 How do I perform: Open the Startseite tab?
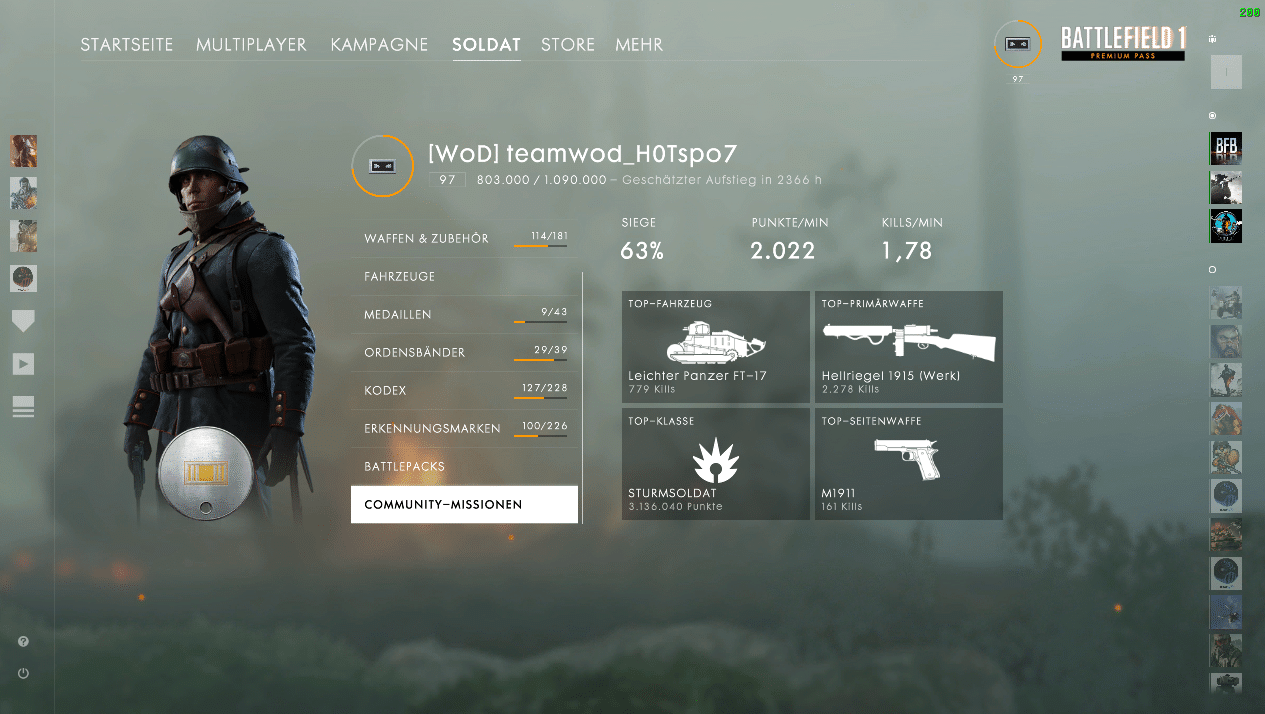point(127,45)
